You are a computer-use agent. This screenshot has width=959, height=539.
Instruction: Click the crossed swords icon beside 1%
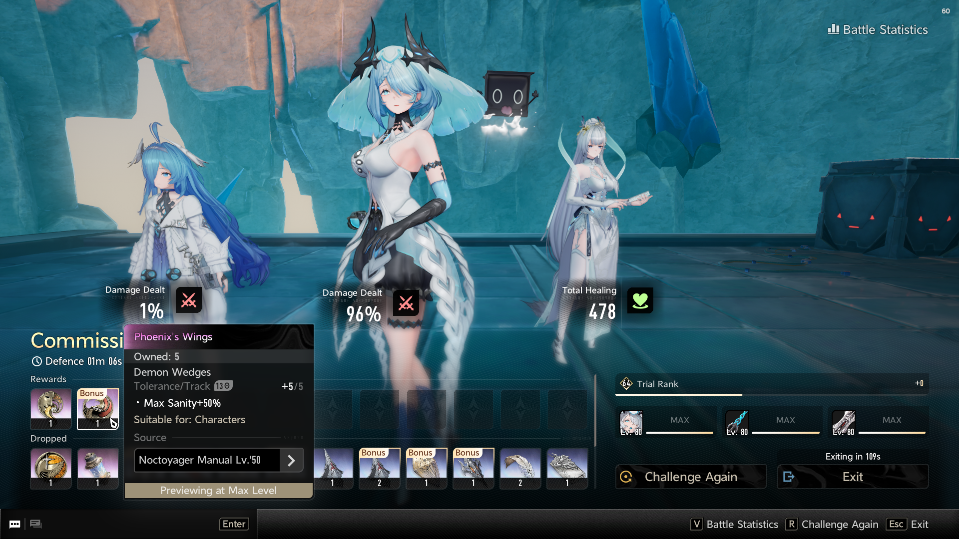188,300
